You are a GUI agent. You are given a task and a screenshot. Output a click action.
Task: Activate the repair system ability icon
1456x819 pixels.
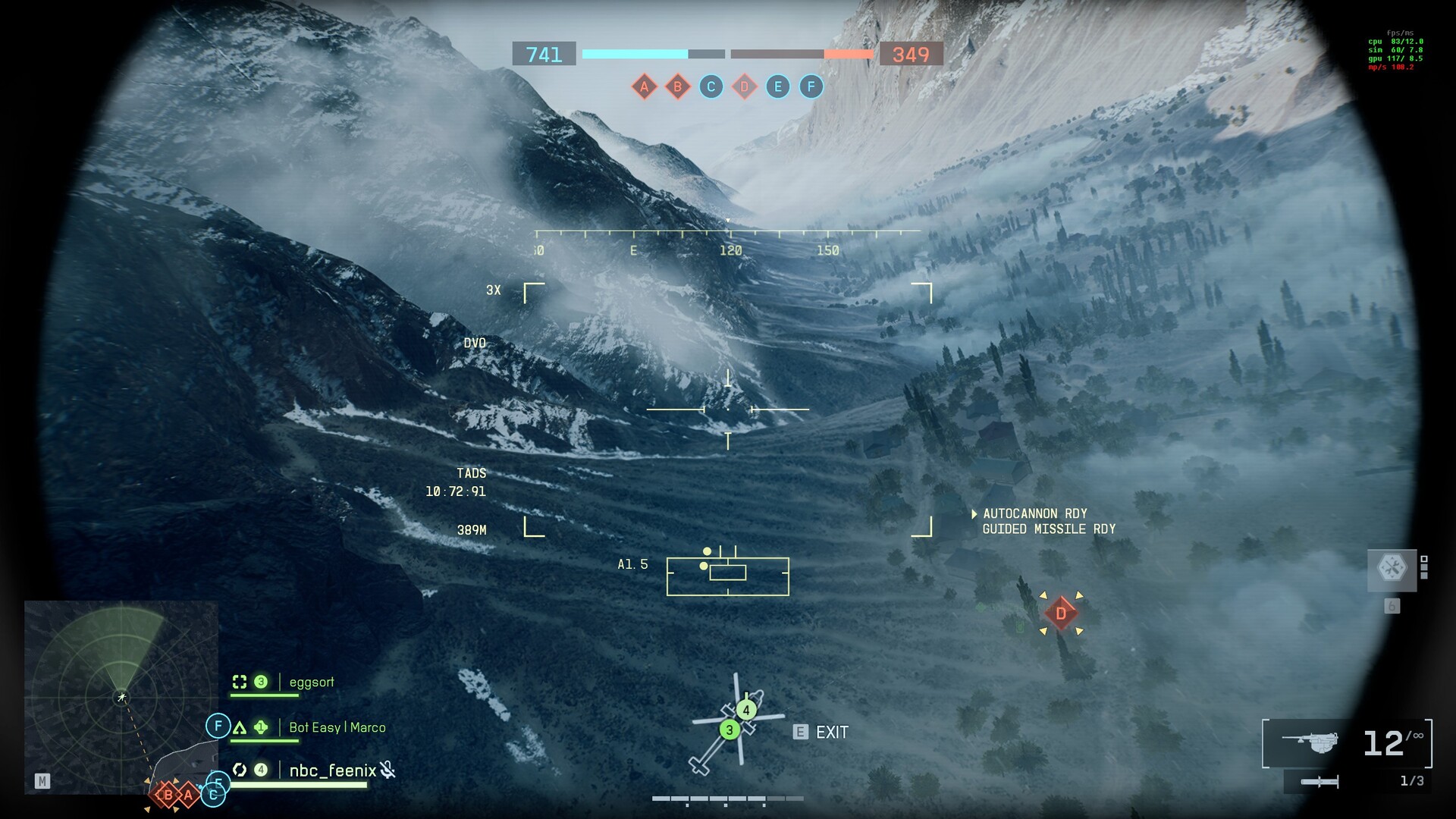tap(1392, 568)
